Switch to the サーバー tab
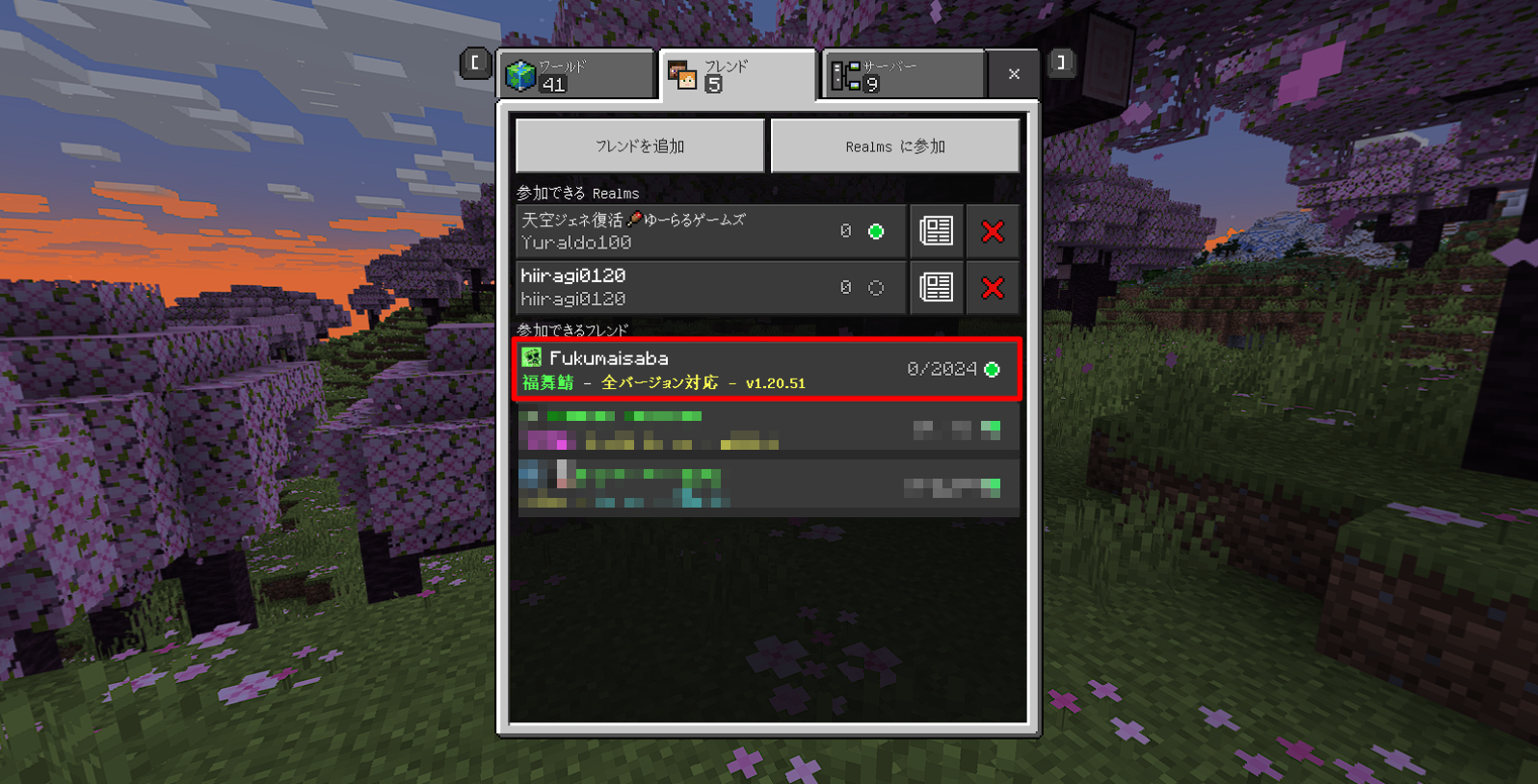 point(901,74)
